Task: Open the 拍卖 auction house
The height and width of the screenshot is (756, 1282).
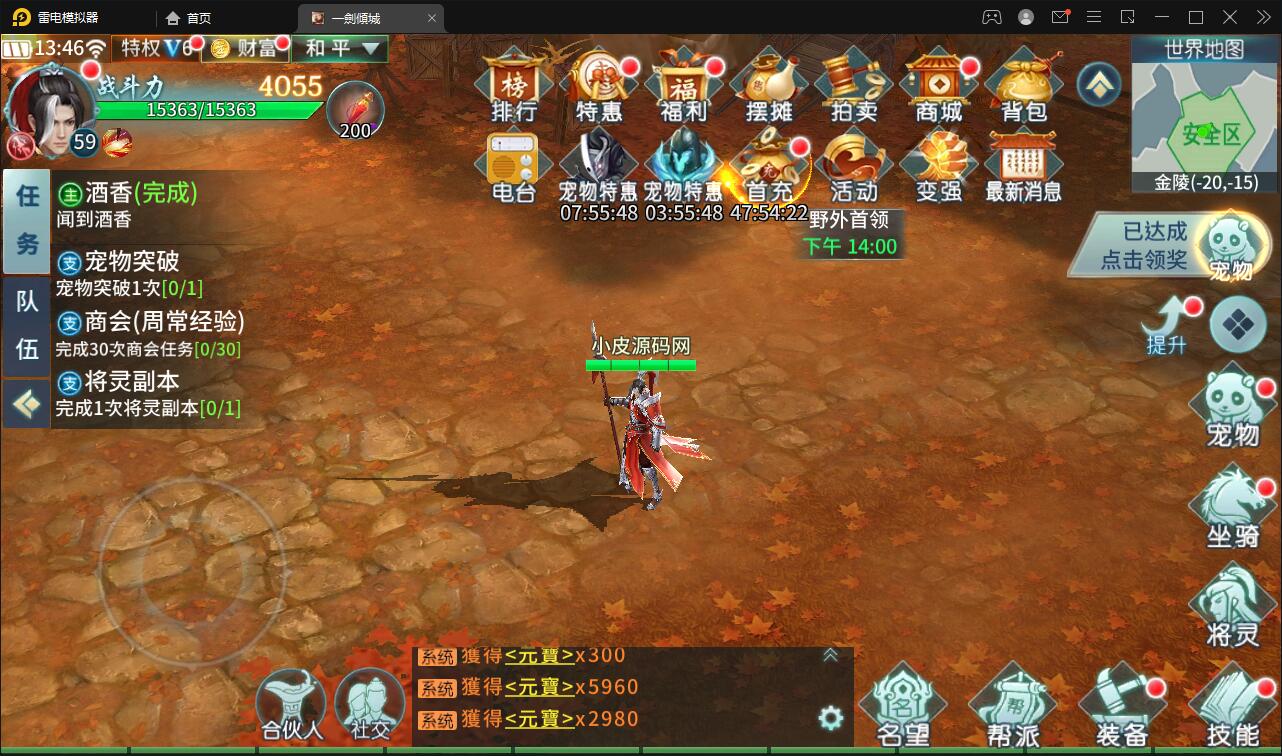Action: (x=853, y=86)
